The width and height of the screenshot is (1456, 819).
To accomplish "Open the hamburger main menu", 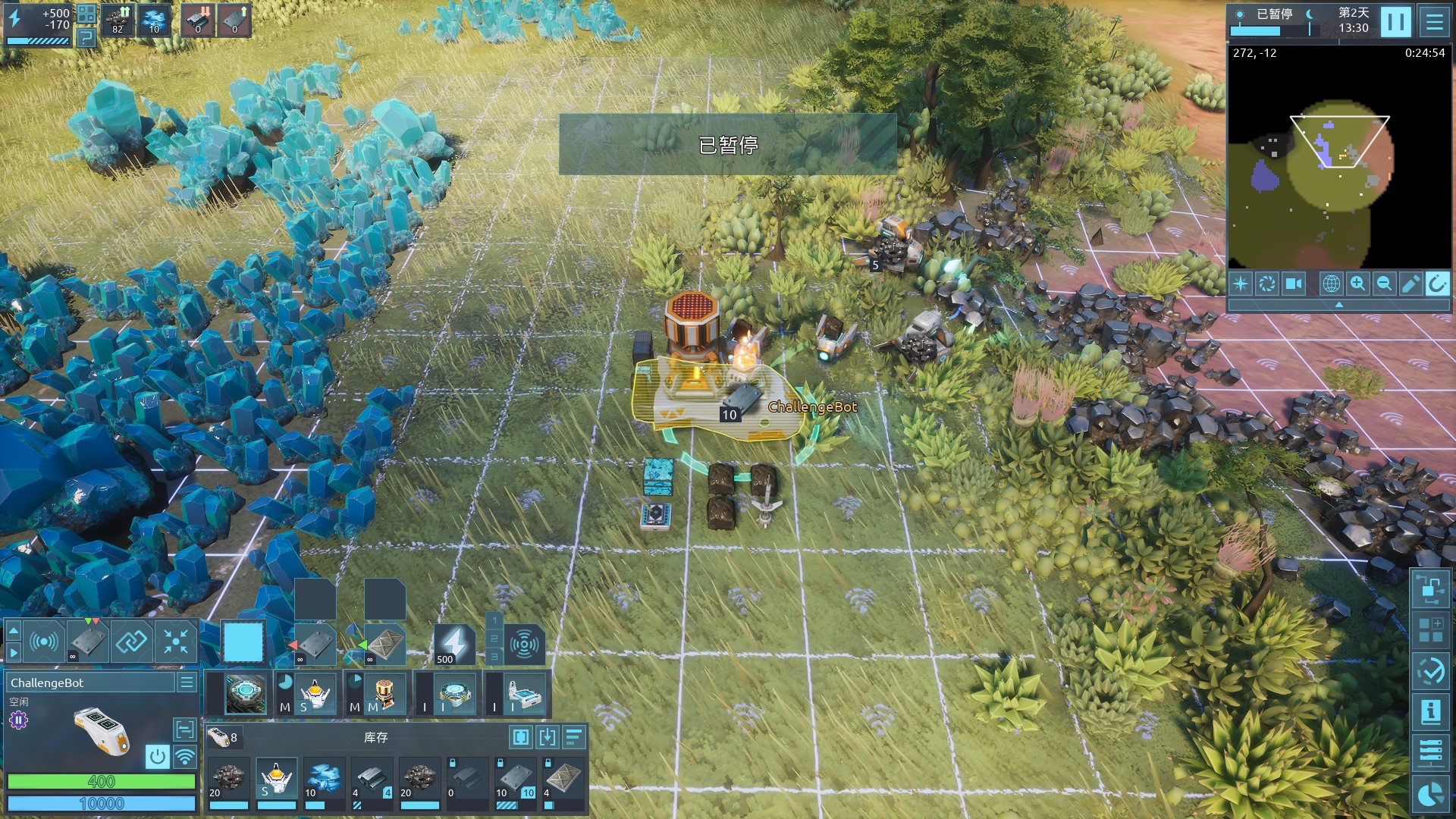I will [x=1434, y=21].
